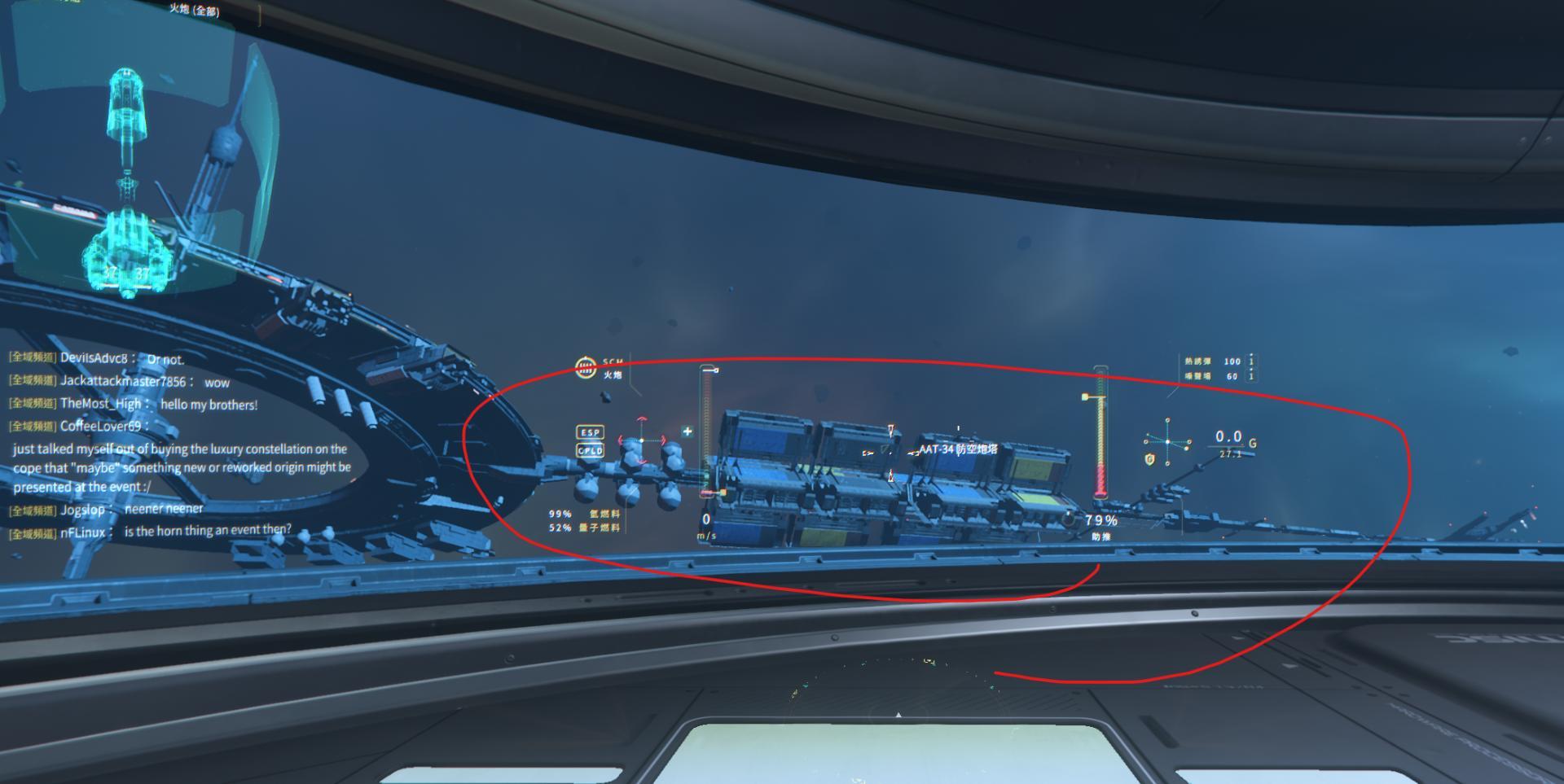Select the SCM mode circular gauge icon
This screenshot has width=1564, height=784.
[x=585, y=369]
